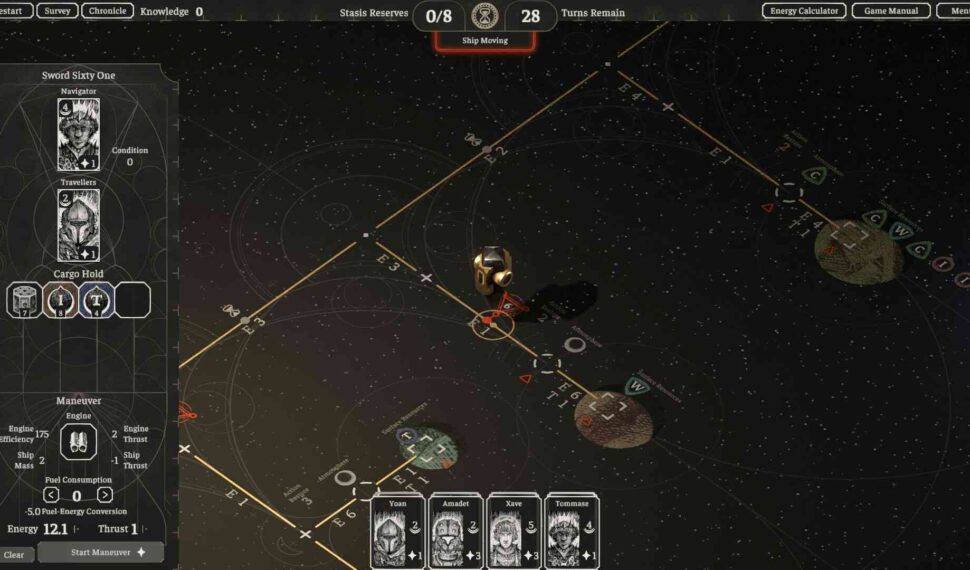
Task: Click the Restart button
Action: [x=14, y=11]
